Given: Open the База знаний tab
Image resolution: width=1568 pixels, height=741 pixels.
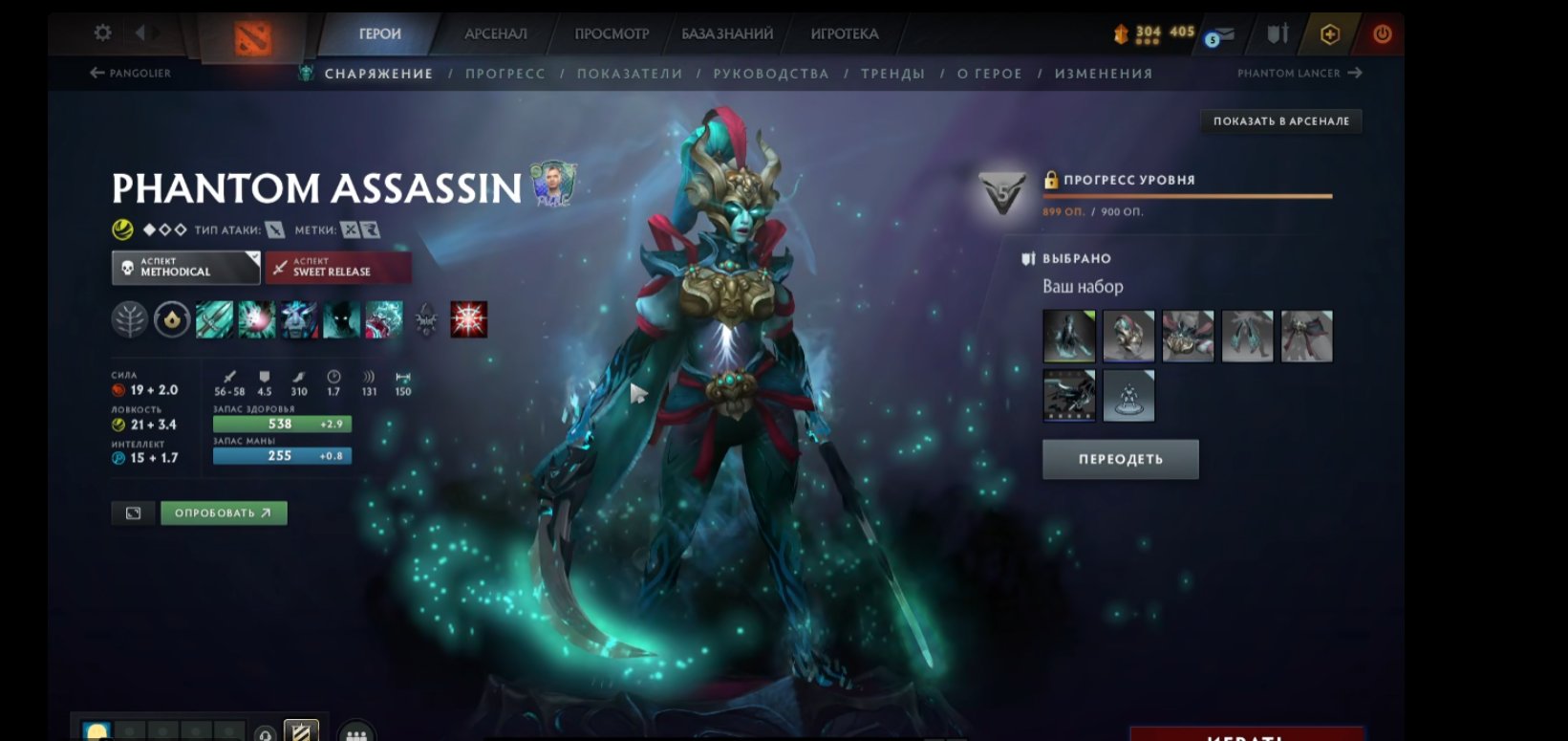Looking at the screenshot, I should 727,33.
